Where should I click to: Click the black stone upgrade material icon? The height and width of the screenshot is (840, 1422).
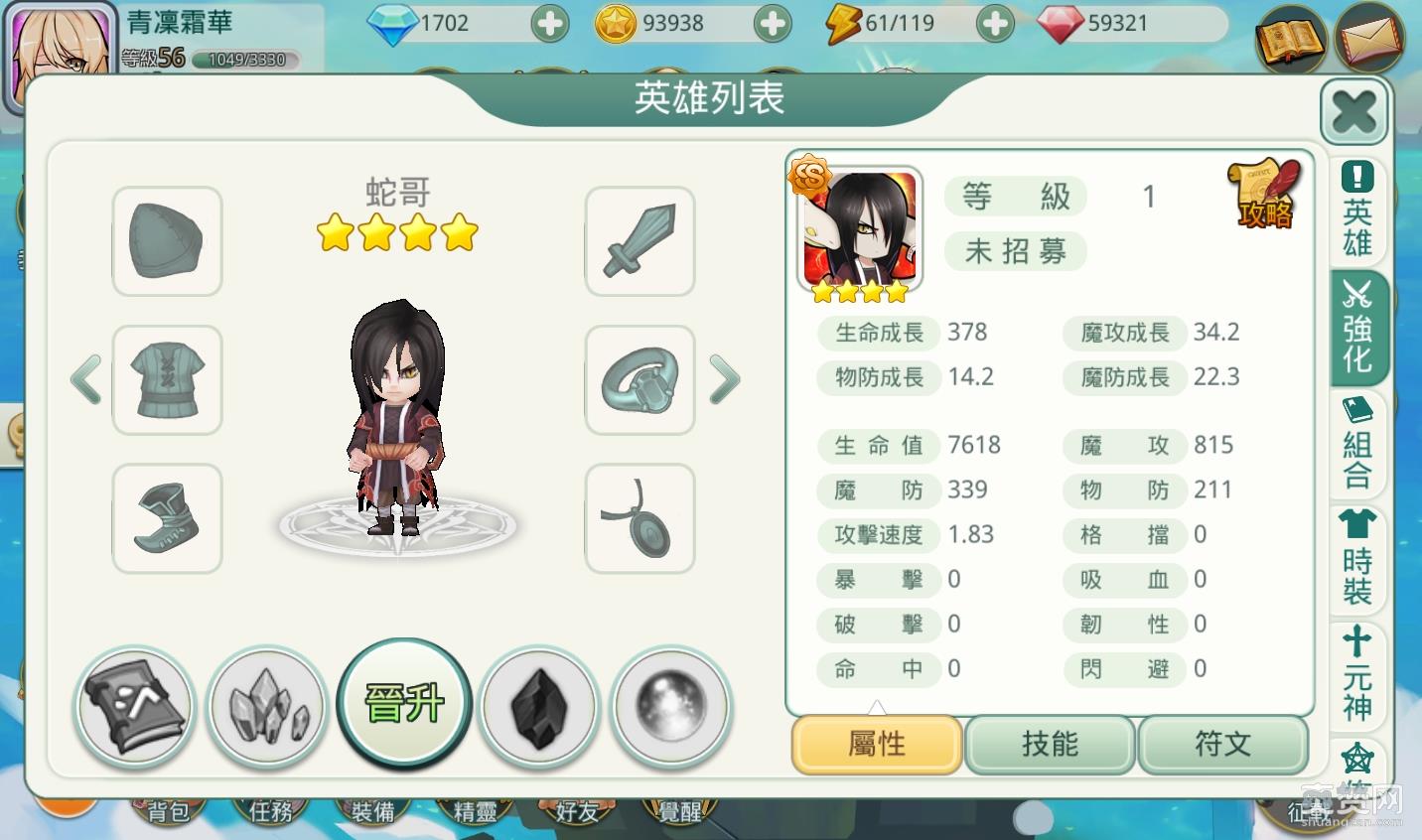pyautogui.click(x=537, y=706)
